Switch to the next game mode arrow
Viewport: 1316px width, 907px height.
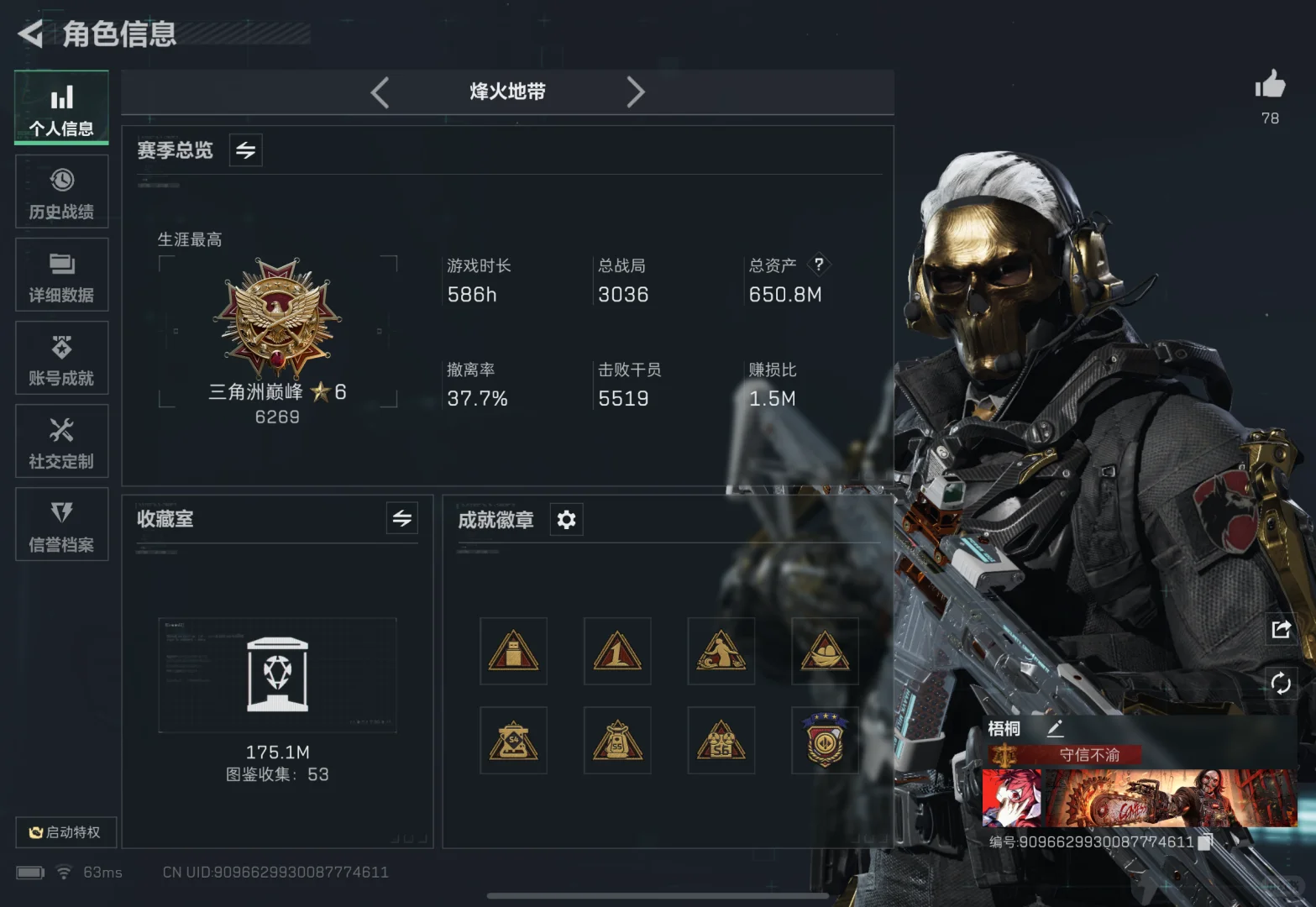coord(636,92)
